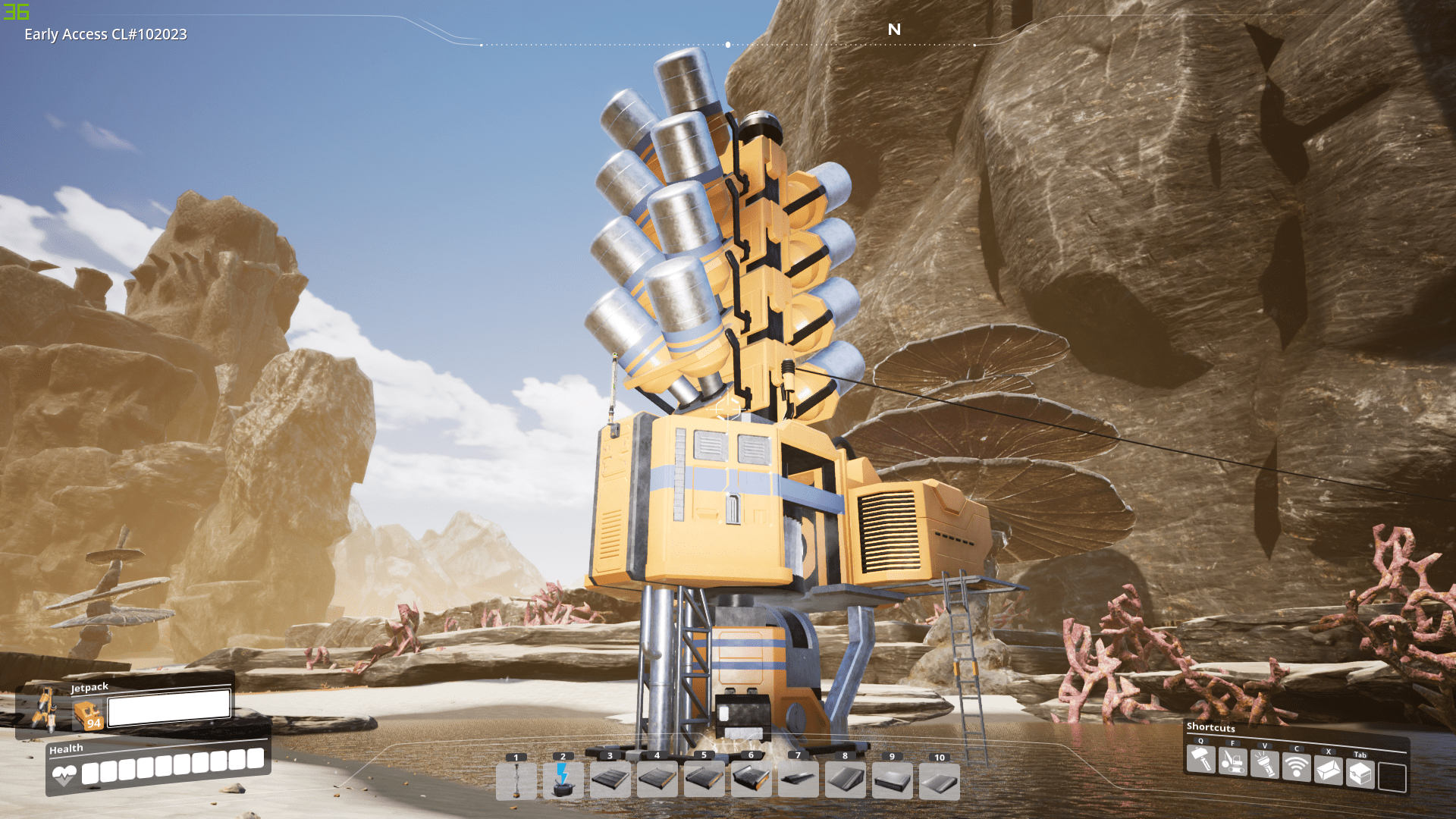Click the Jetpack equipment thumbnail
The width and height of the screenshot is (1456, 819).
pyautogui.click(x=88, y=711)
